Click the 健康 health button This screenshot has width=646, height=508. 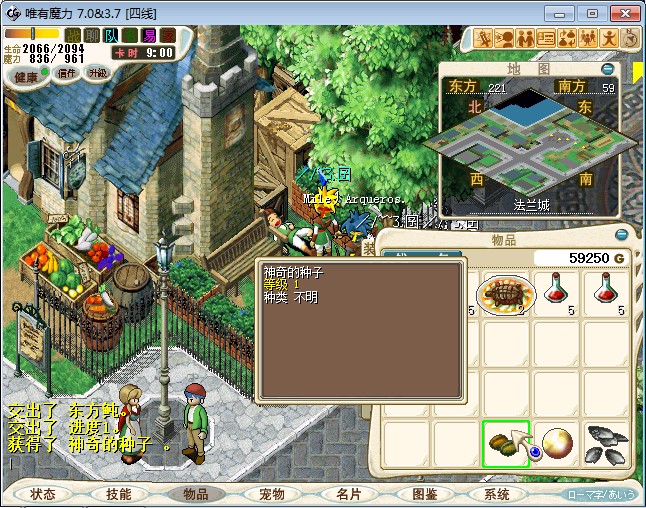coord(27,77)
